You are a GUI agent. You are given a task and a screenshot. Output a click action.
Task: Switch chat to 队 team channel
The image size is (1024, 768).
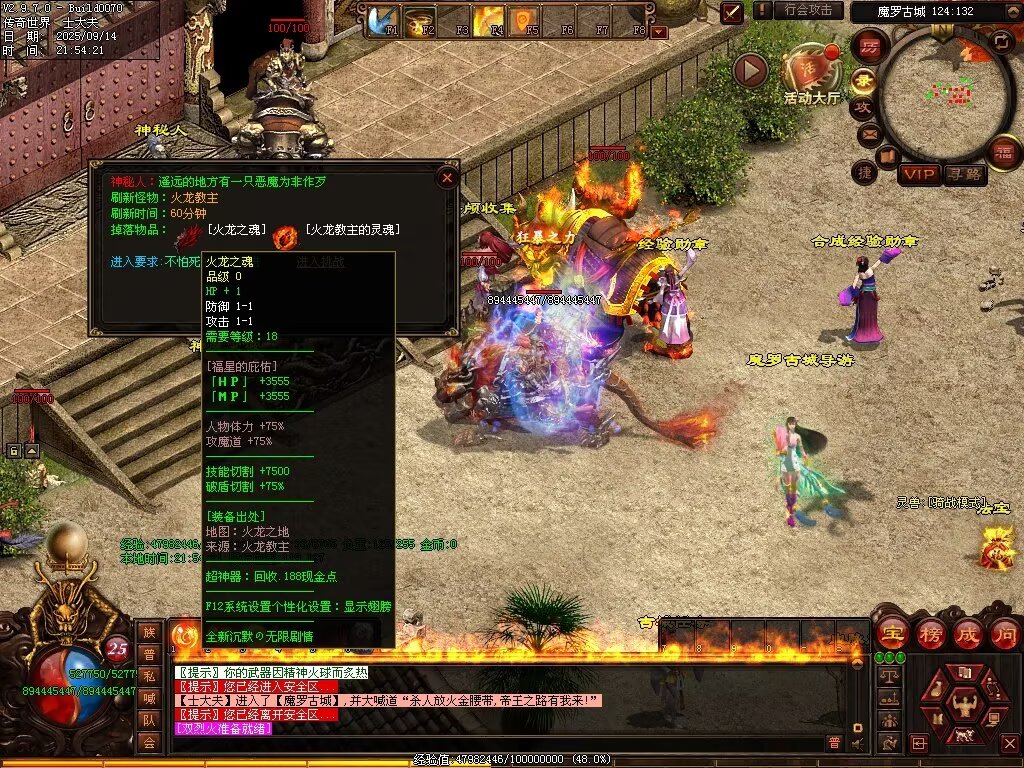149,720
